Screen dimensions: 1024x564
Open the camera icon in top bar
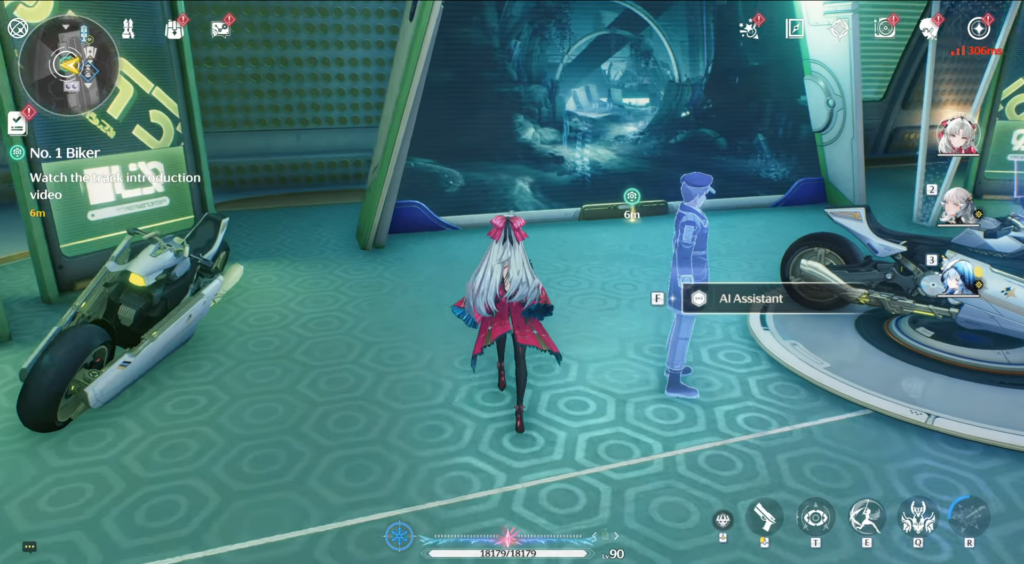[x=884, y=28]
